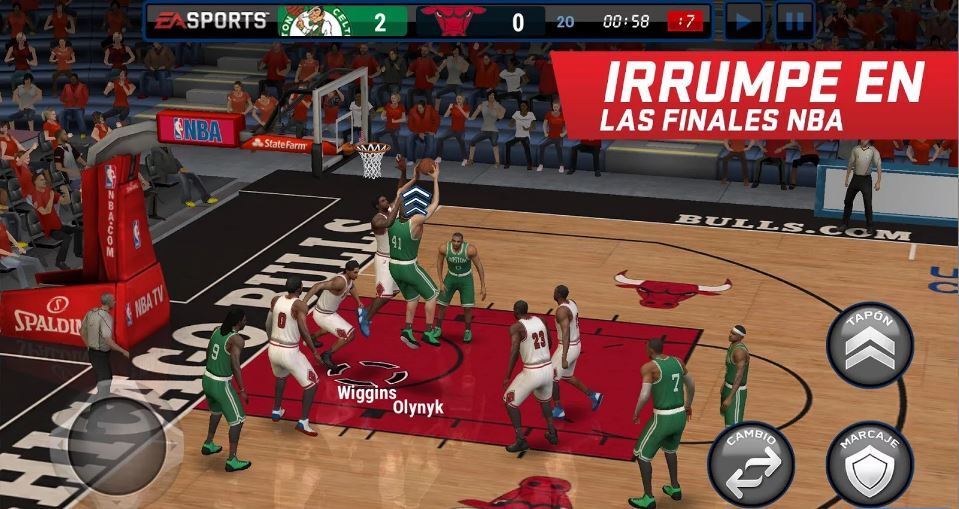Click the play arrow button beside the pause icon
The width and height of the screenshot is (959, 509).
[x=744, y=21]
